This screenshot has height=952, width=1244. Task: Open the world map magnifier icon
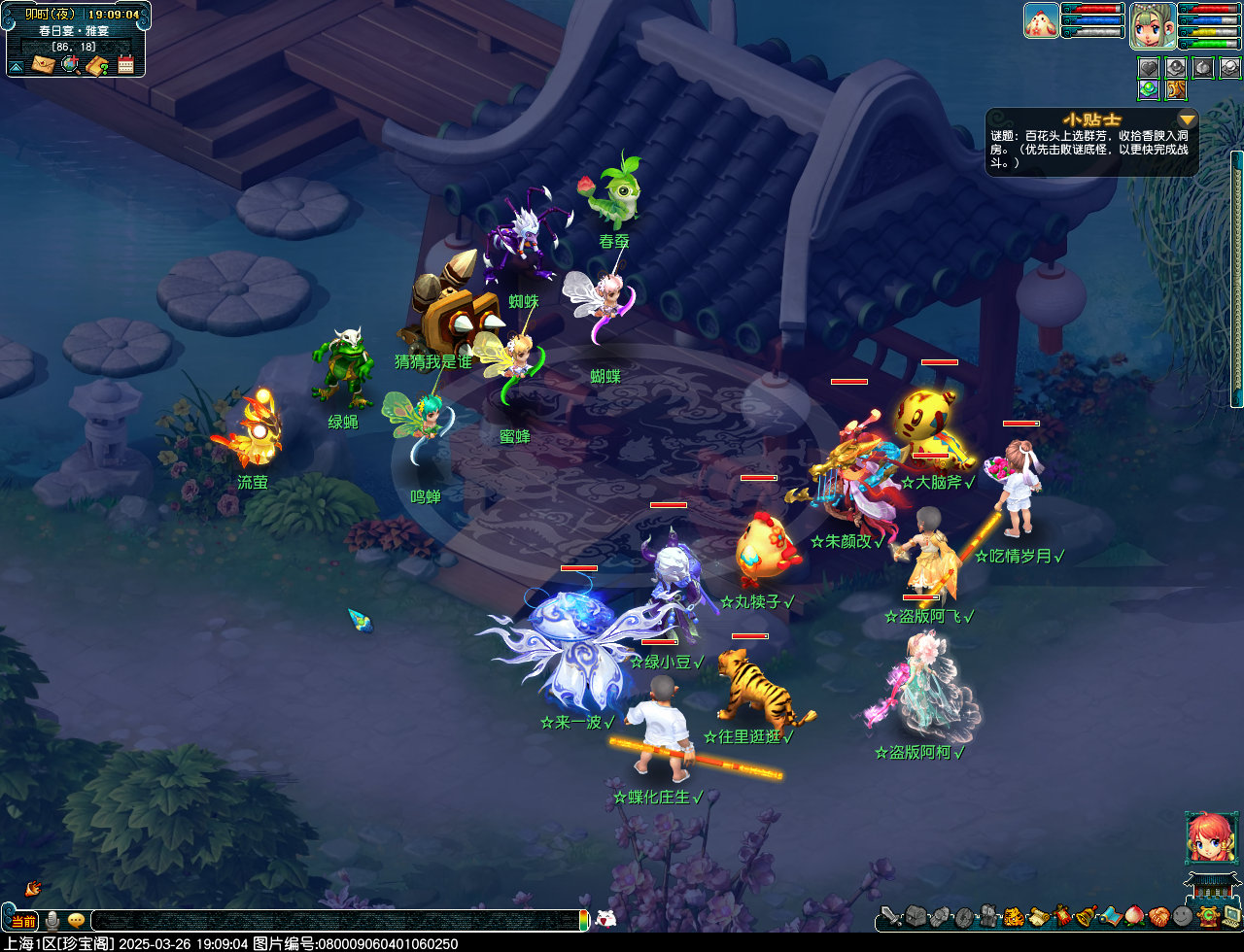point(70,64)
